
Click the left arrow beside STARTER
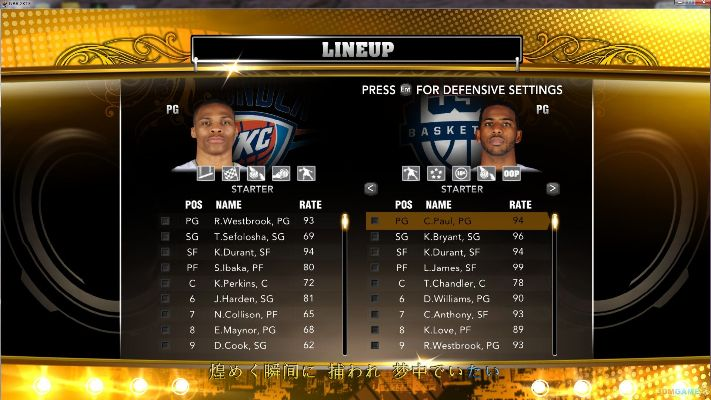click(x=371, y=188)
